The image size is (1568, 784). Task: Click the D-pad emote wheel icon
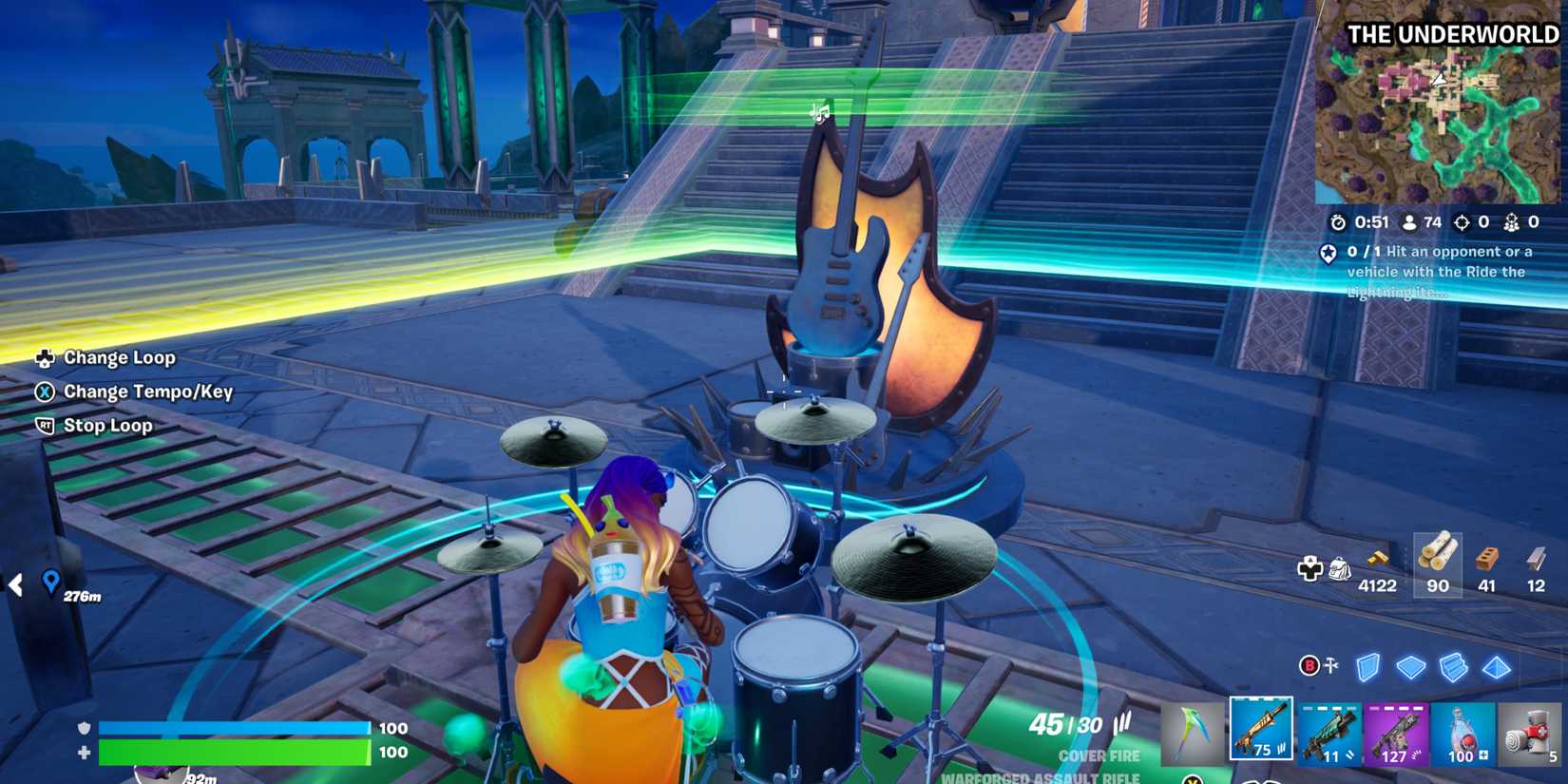coord(1311,566)
